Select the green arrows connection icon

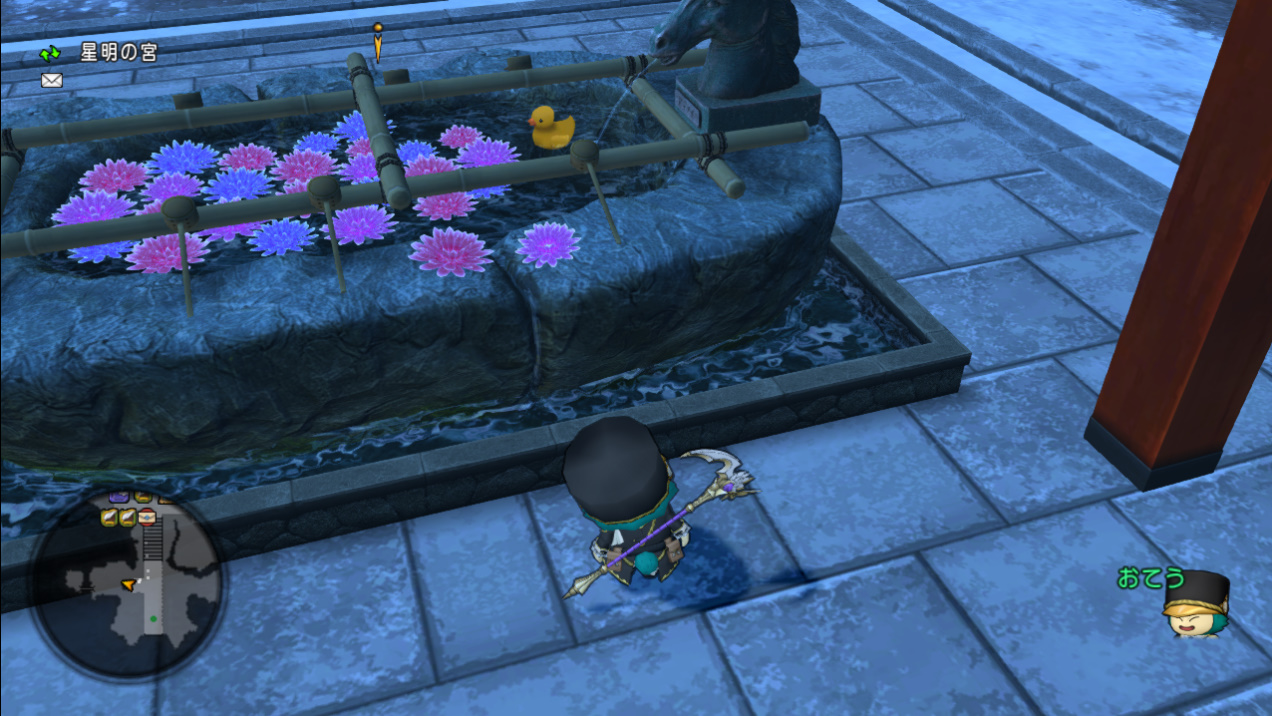50,54
